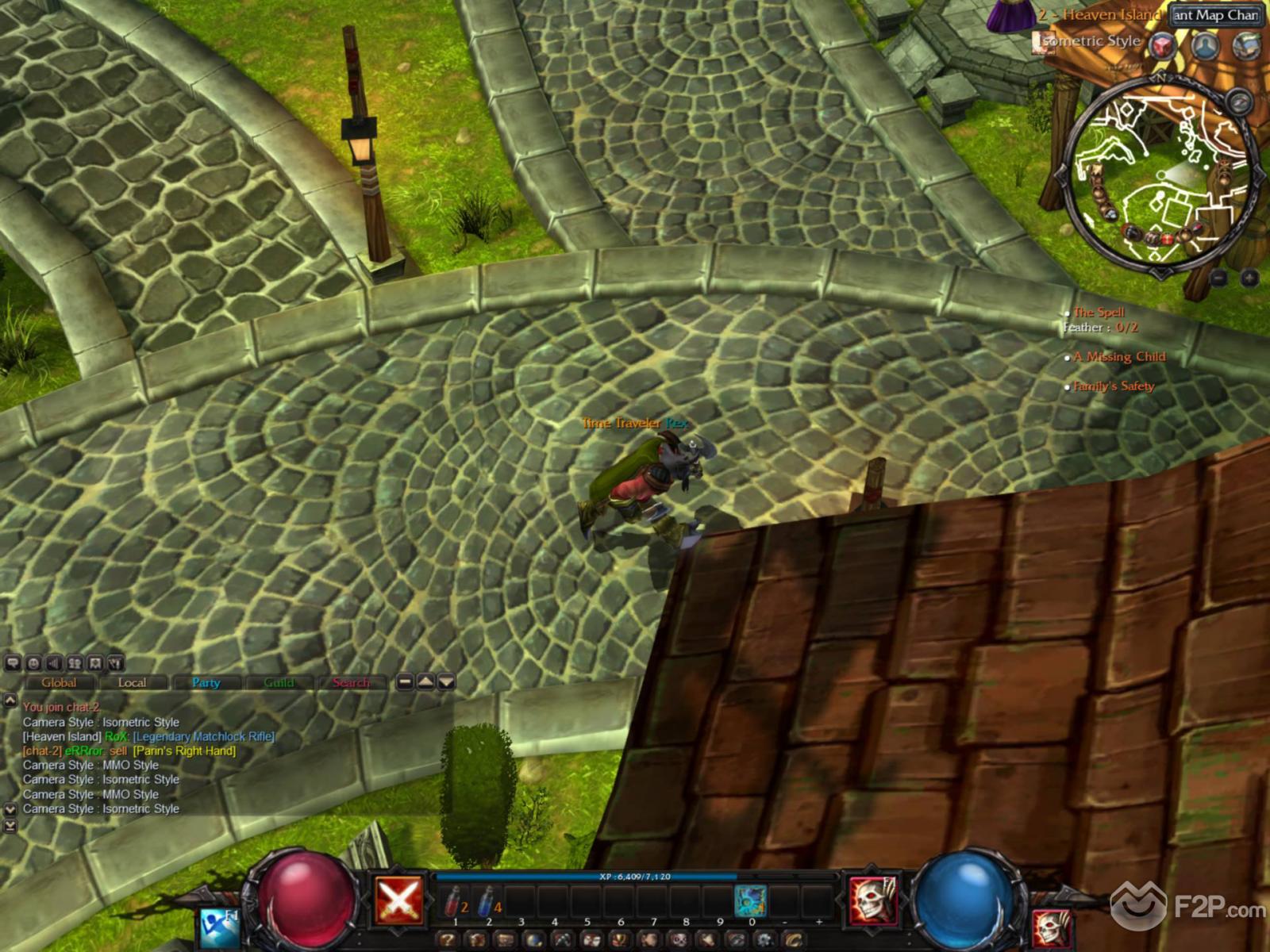This screenshot has width=1270, height=952.
Task: Use the red health potion in slot 1
Action: (455, 901)
